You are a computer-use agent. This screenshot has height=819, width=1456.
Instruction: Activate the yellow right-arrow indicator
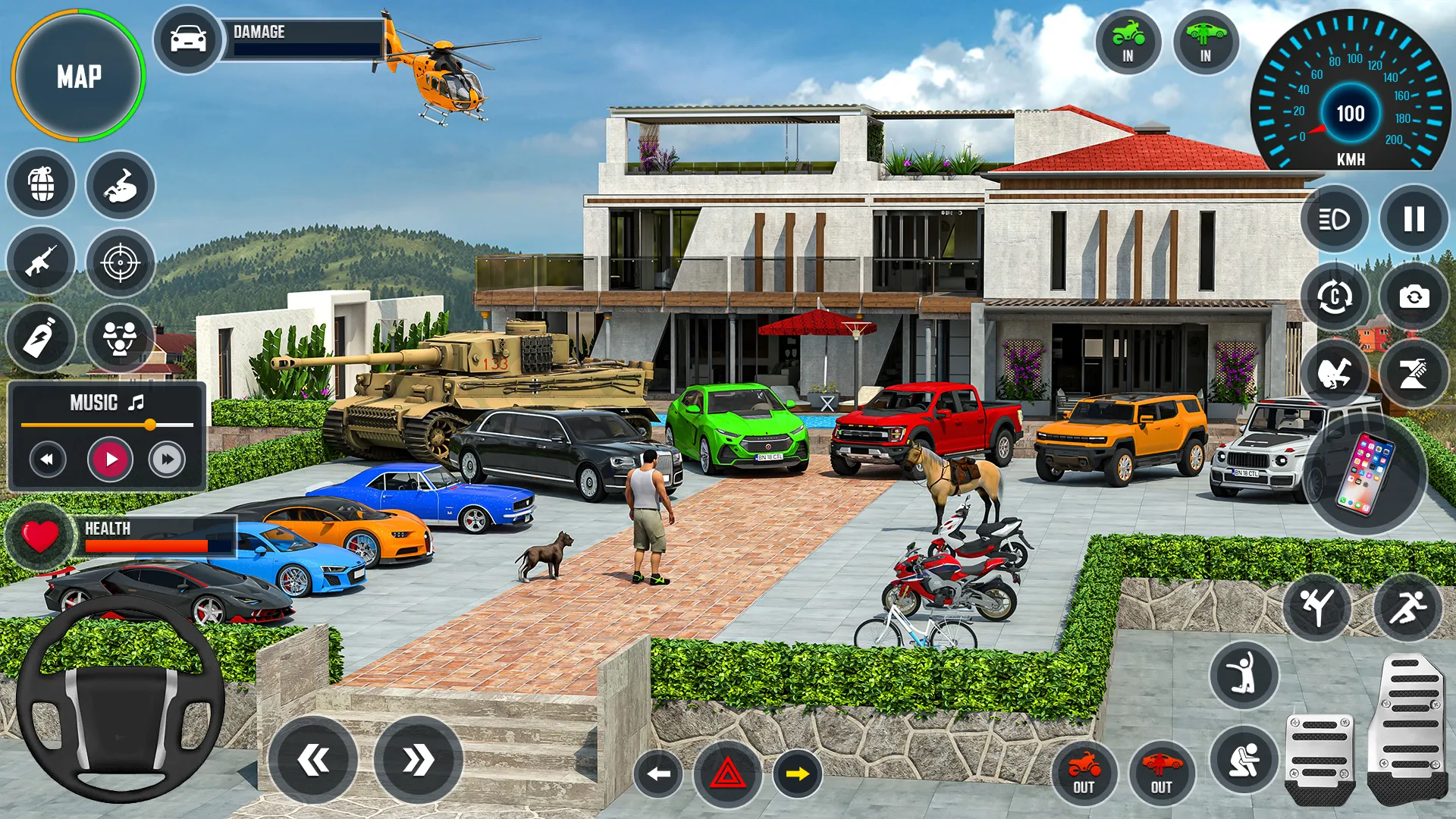797,774
